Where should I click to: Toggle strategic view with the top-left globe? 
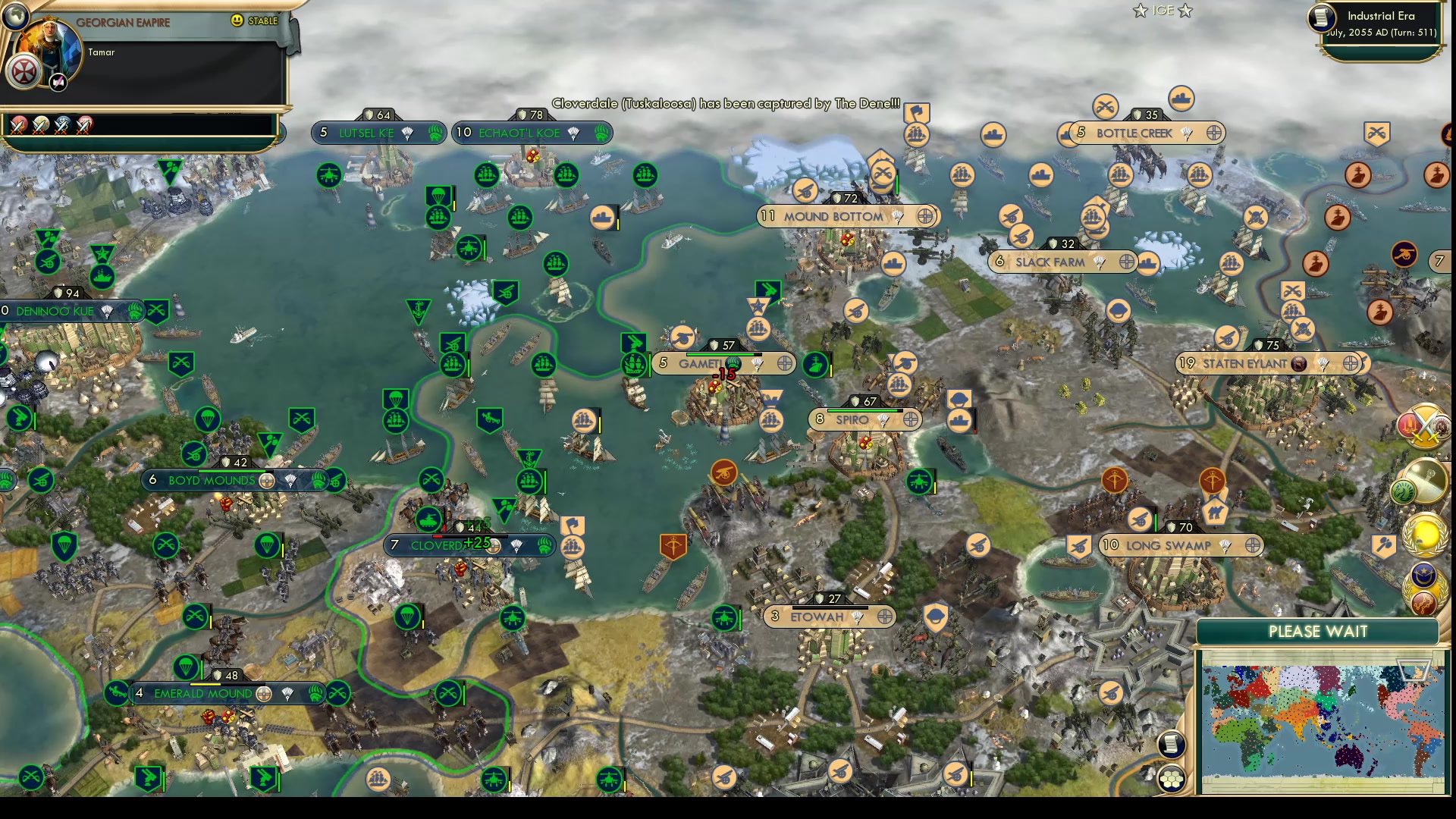tap(17, 17)
